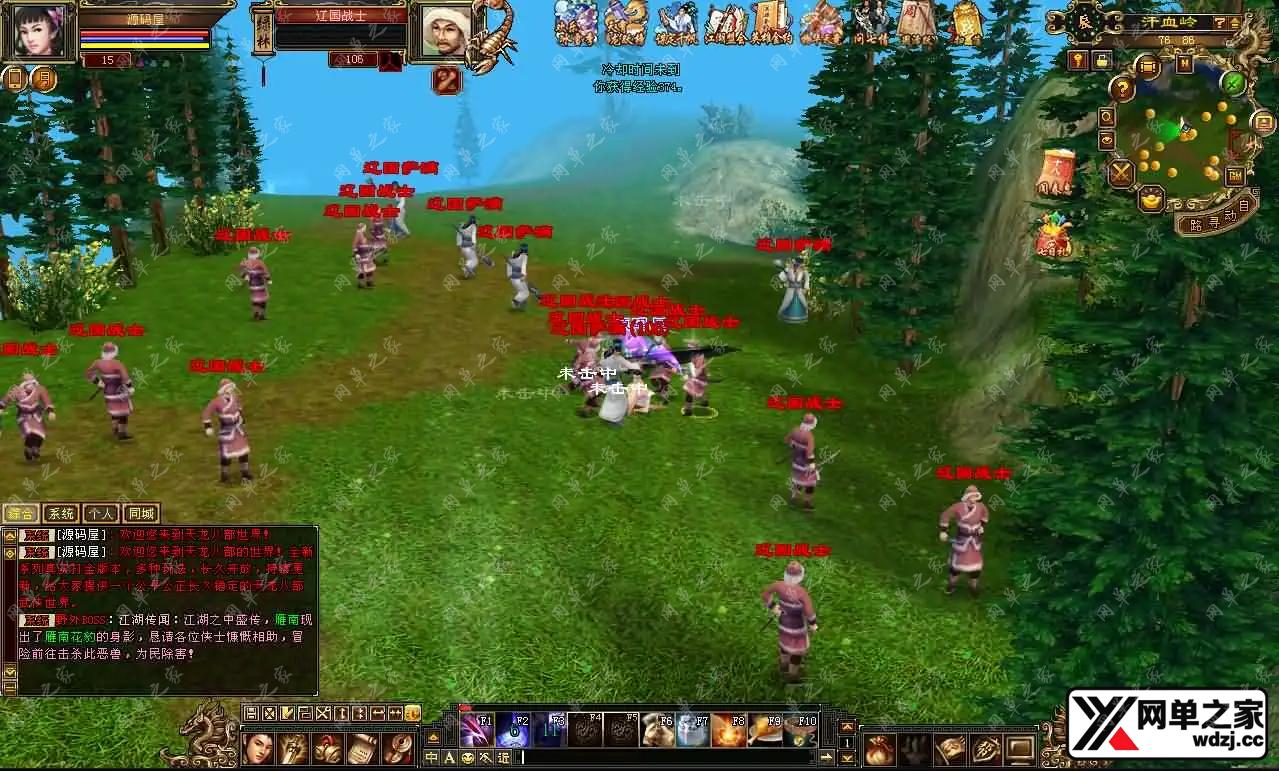Open the character portrait menu button

259,748
